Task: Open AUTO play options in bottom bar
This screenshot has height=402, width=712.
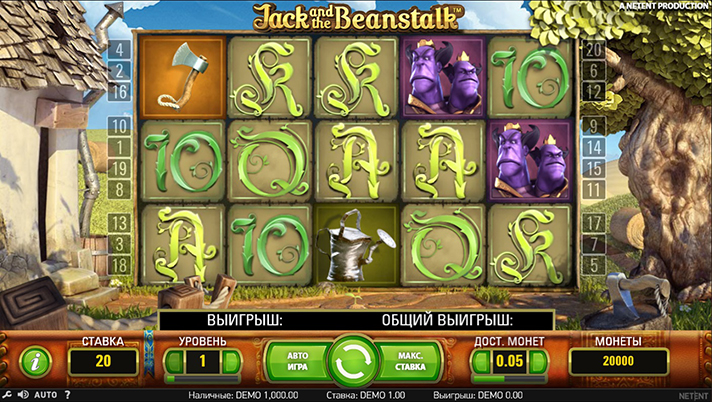Action: pyautogui.click(x=45, y=395)
